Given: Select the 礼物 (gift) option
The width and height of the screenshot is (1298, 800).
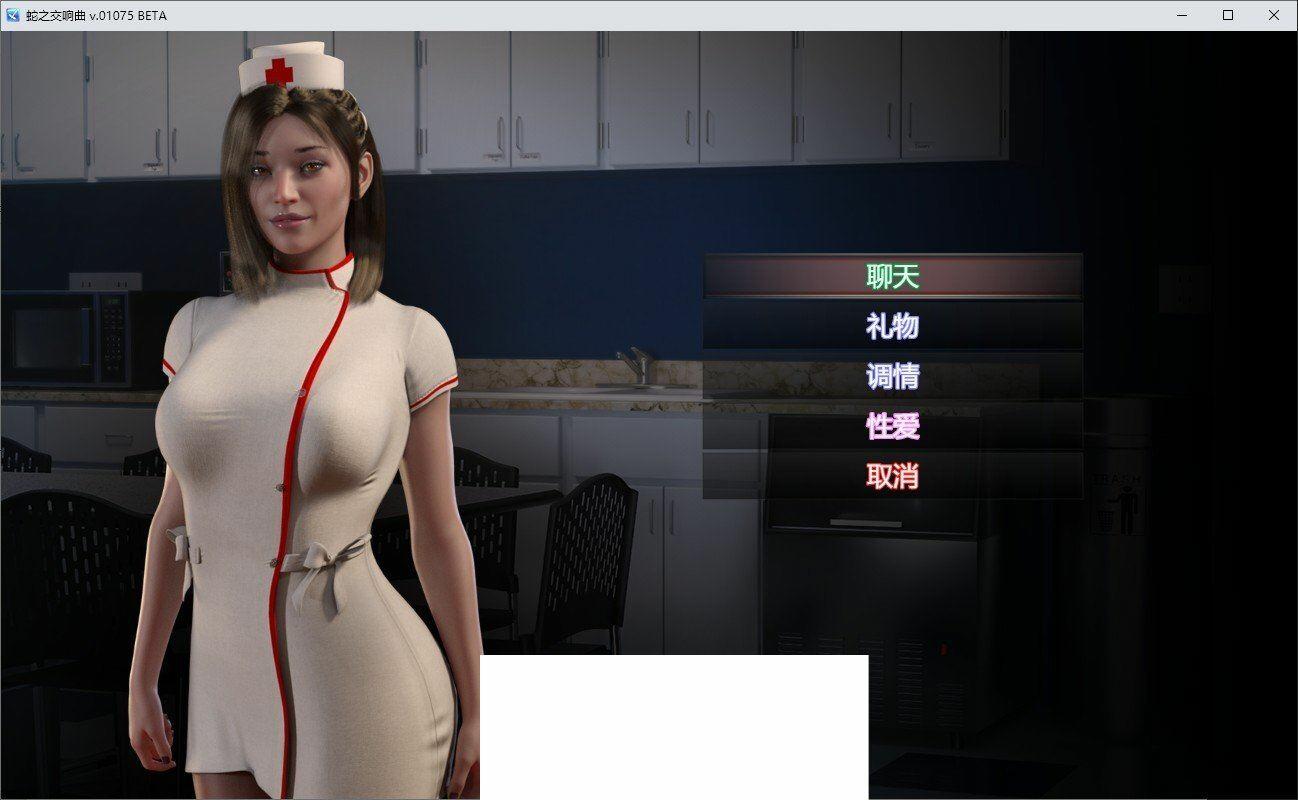Looking at the screenshot, I should coord(892,326).
